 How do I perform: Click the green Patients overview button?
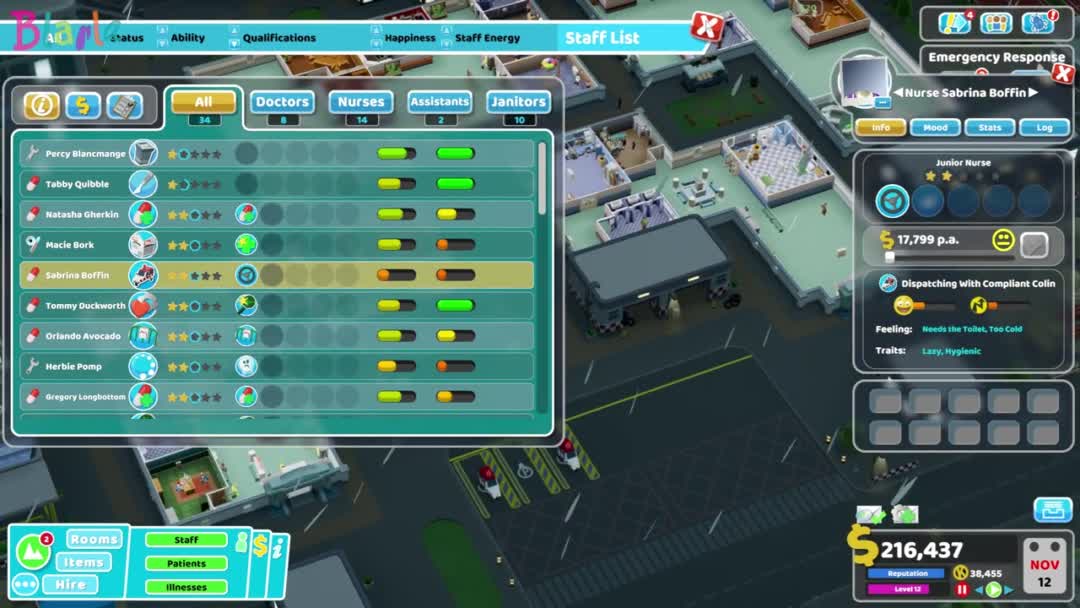(x=186, y=564)
